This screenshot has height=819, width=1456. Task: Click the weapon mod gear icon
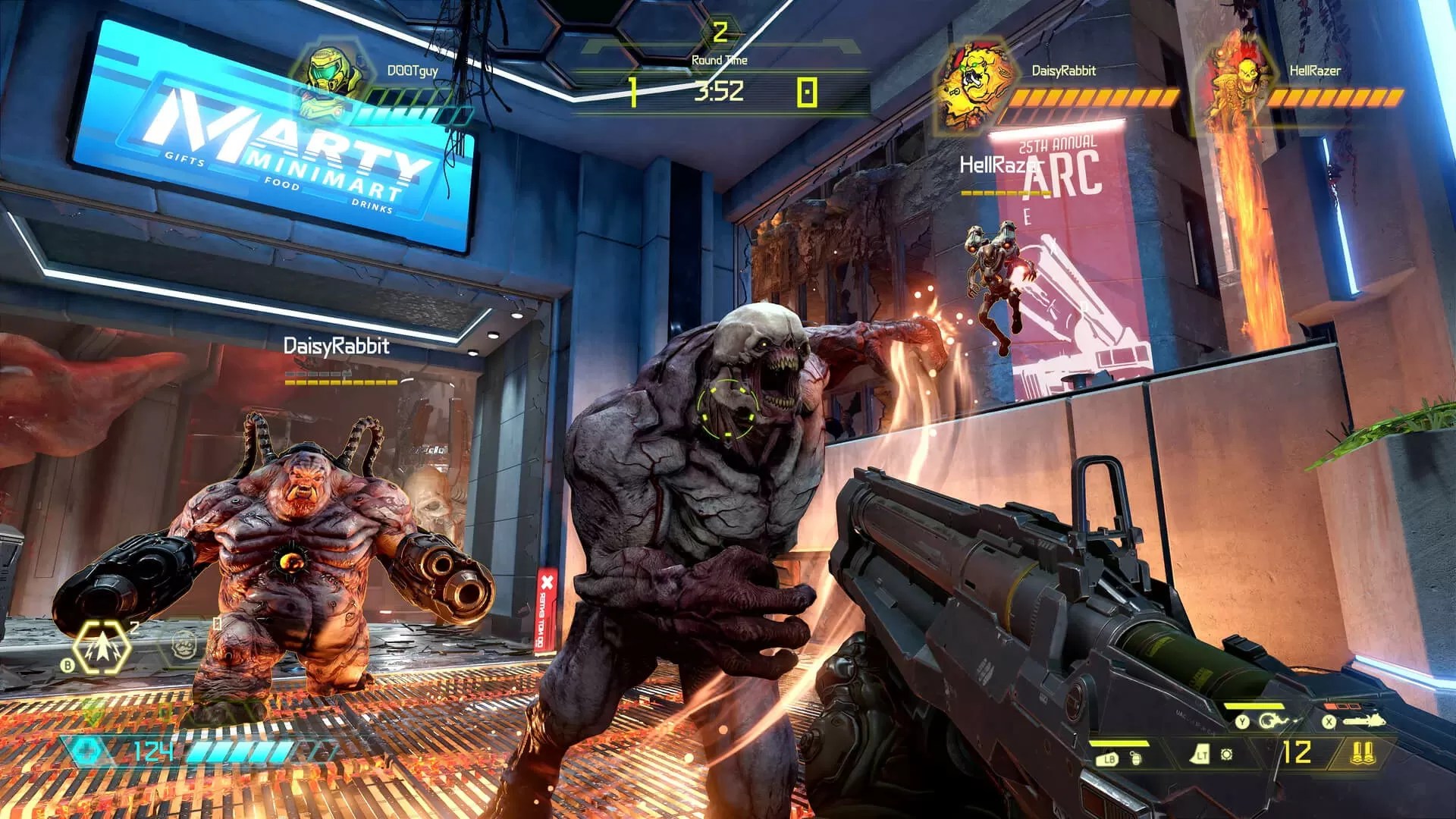pos(1226,755)
